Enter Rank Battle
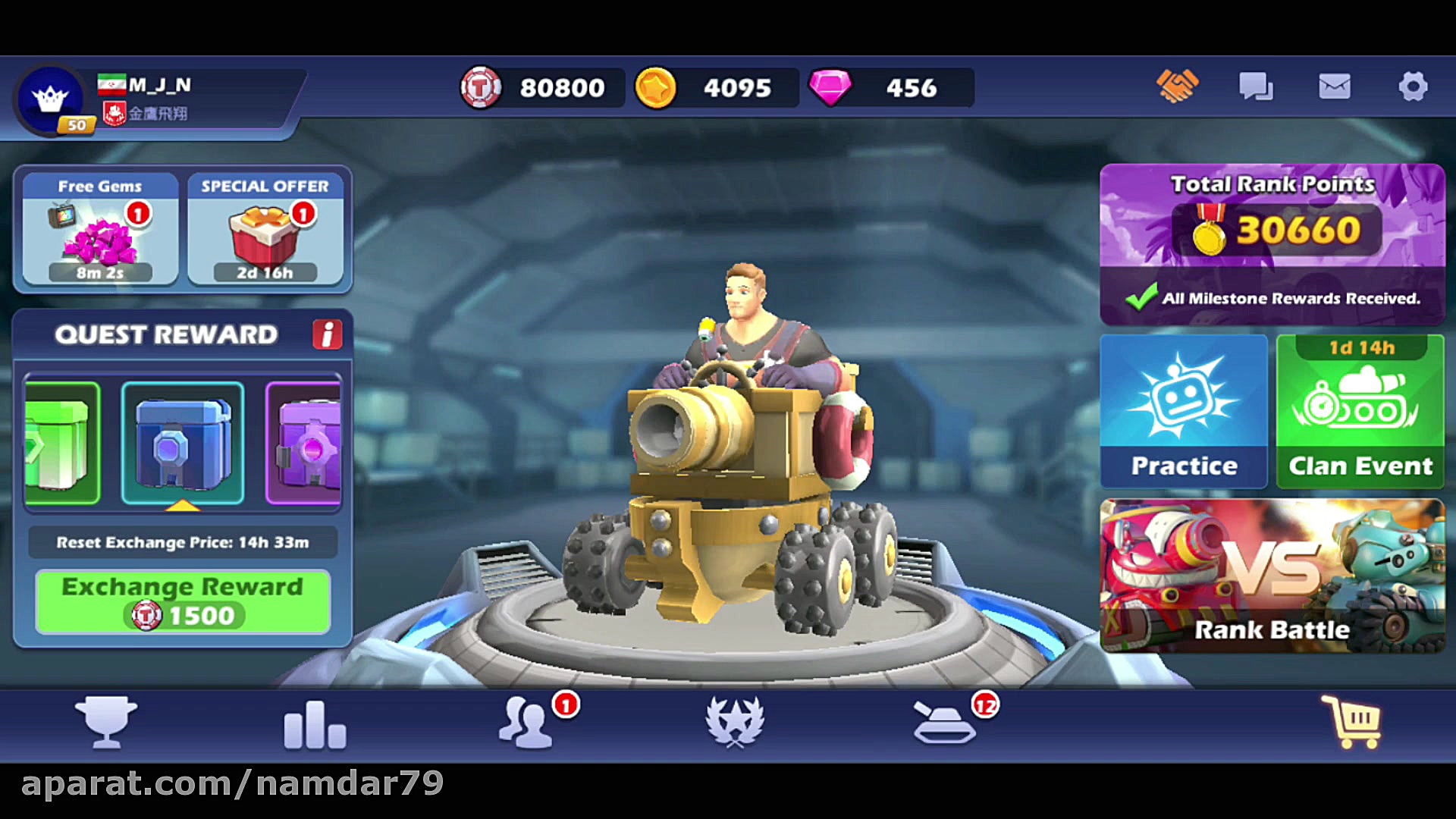Image resolution: width=1456 pixels, height=819 pixels. [1272, 576]
